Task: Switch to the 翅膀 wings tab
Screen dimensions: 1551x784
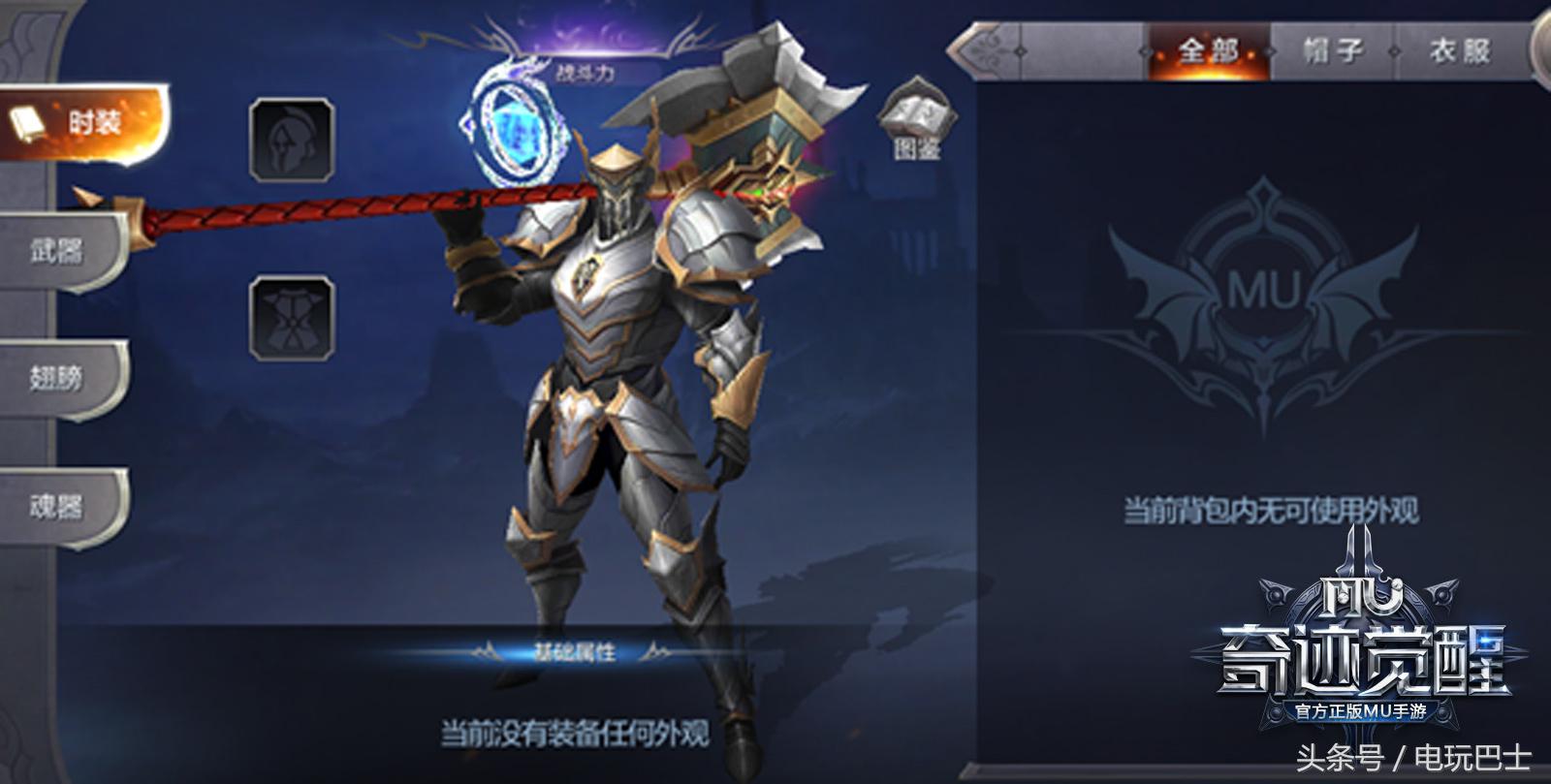Action: click(58, 374)
